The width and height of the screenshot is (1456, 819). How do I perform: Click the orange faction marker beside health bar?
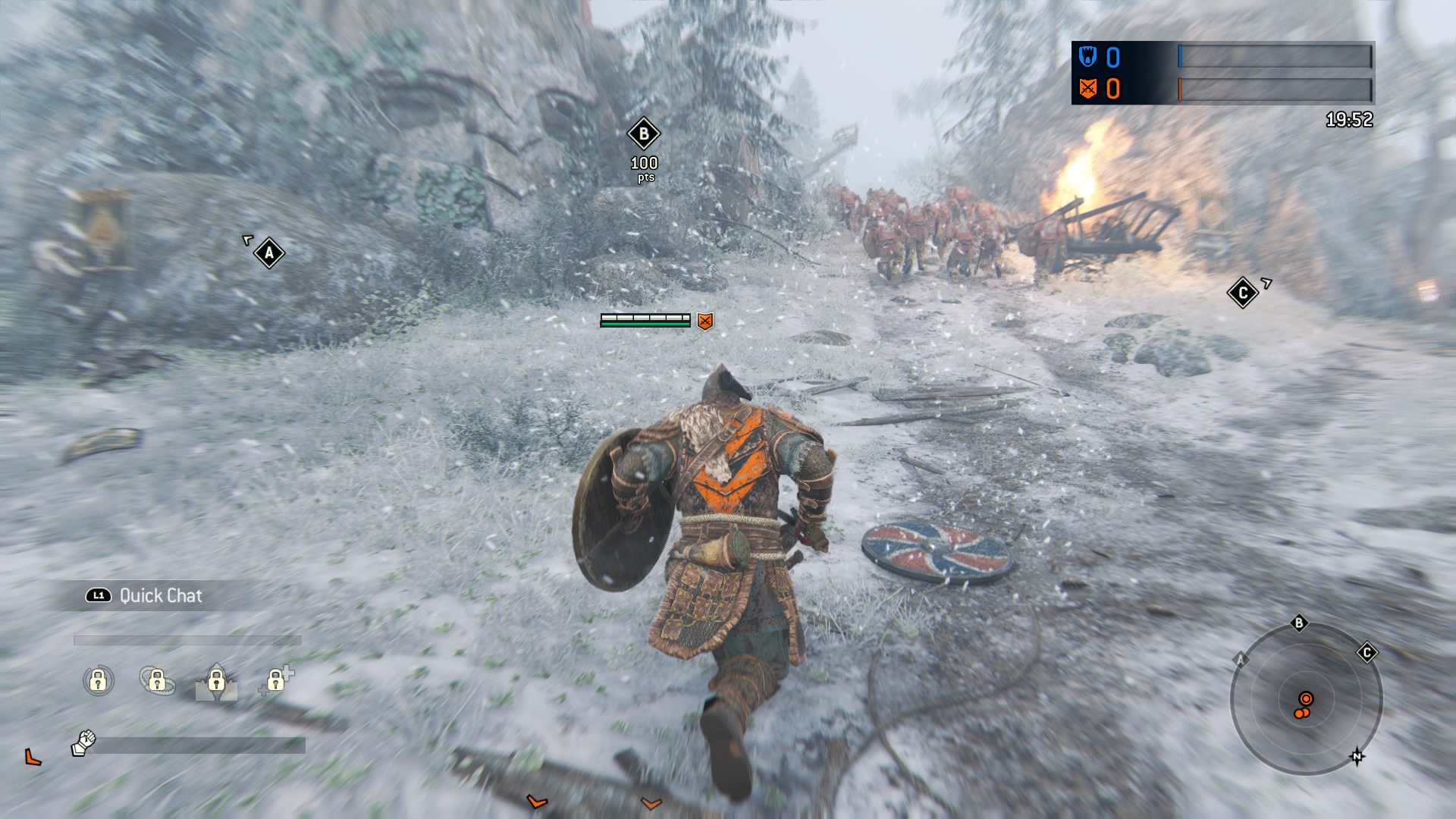pyautogui.click(x=704, y=320)
